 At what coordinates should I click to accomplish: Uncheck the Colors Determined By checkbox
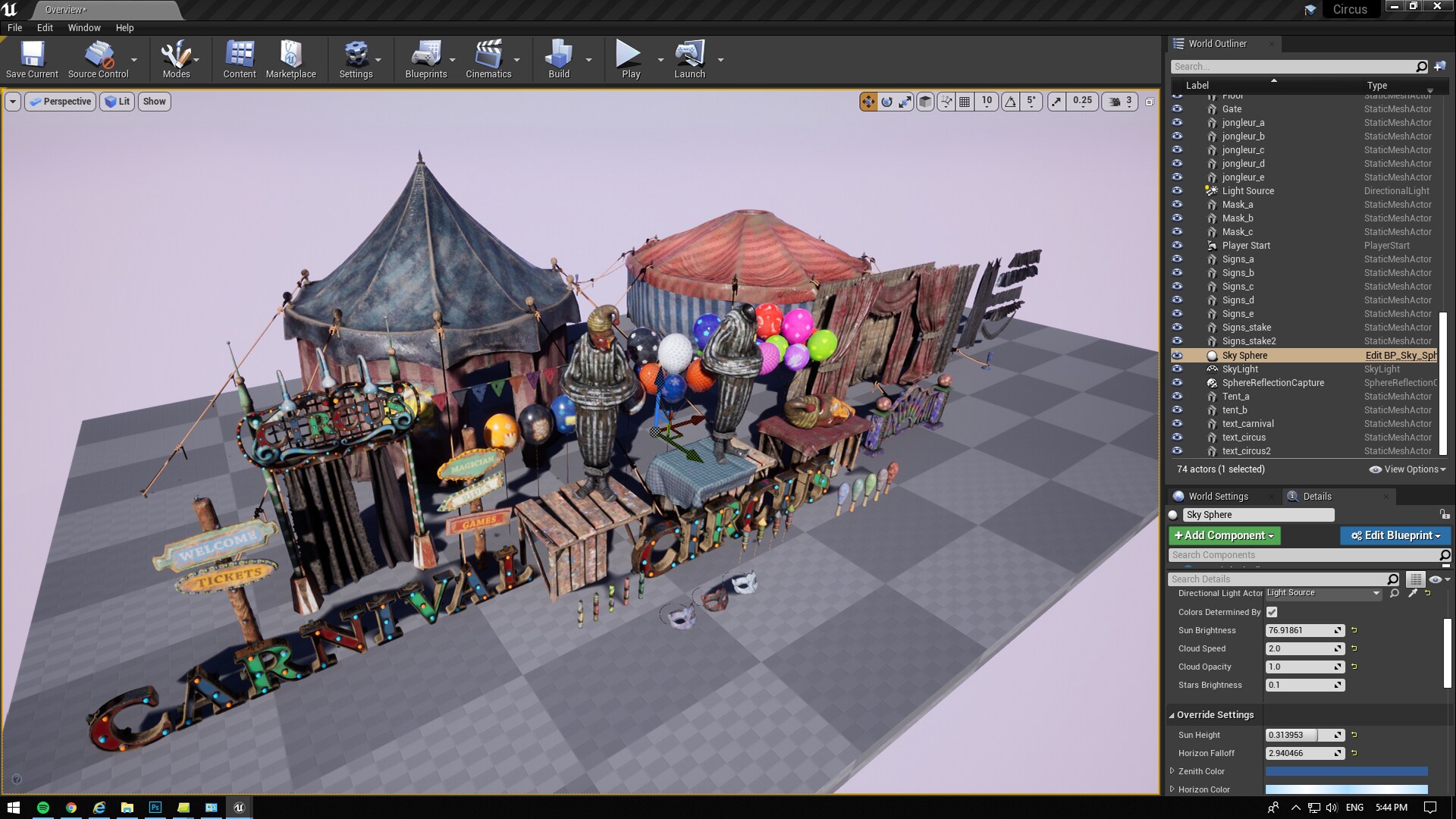(x=1271, y=612)
